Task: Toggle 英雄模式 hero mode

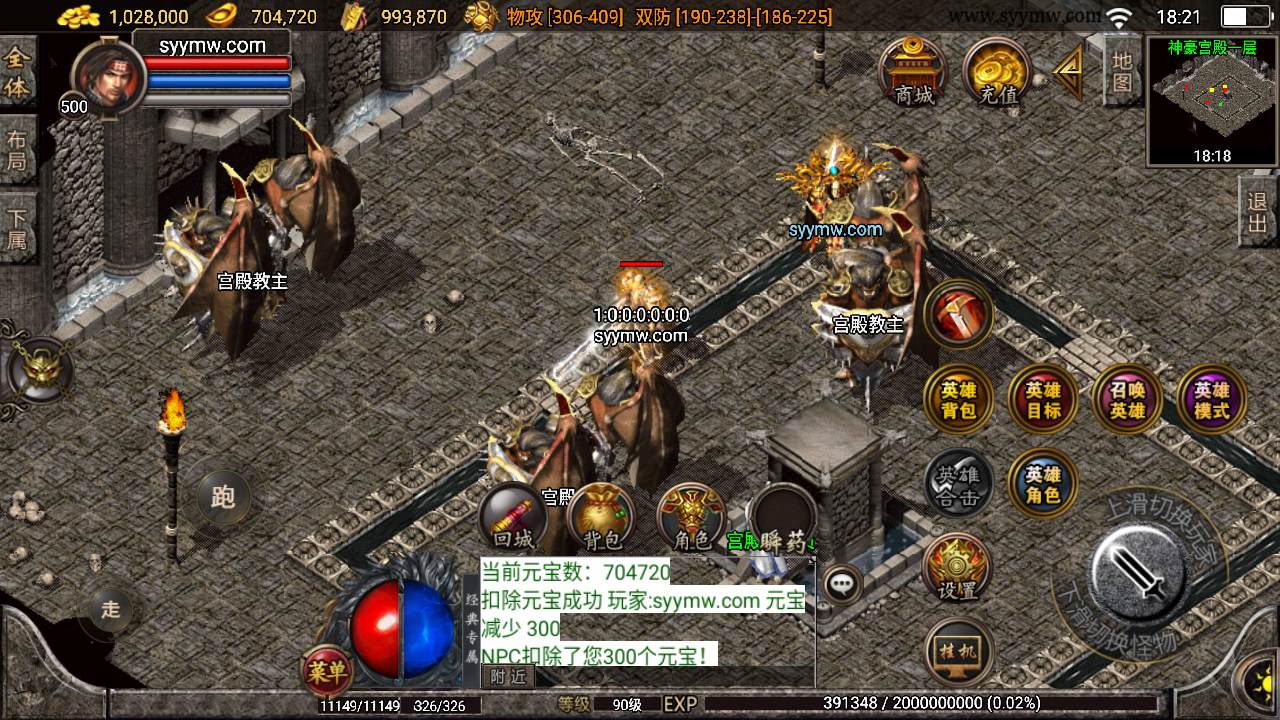Action: tap(1210, 399)
